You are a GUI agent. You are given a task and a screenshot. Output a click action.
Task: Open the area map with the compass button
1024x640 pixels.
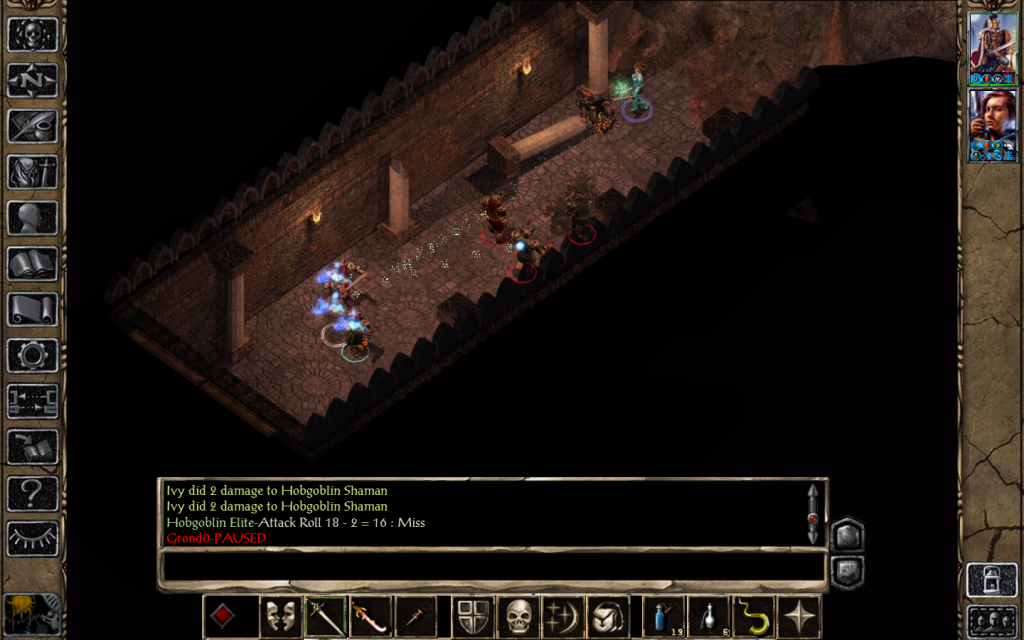point(32,80)
